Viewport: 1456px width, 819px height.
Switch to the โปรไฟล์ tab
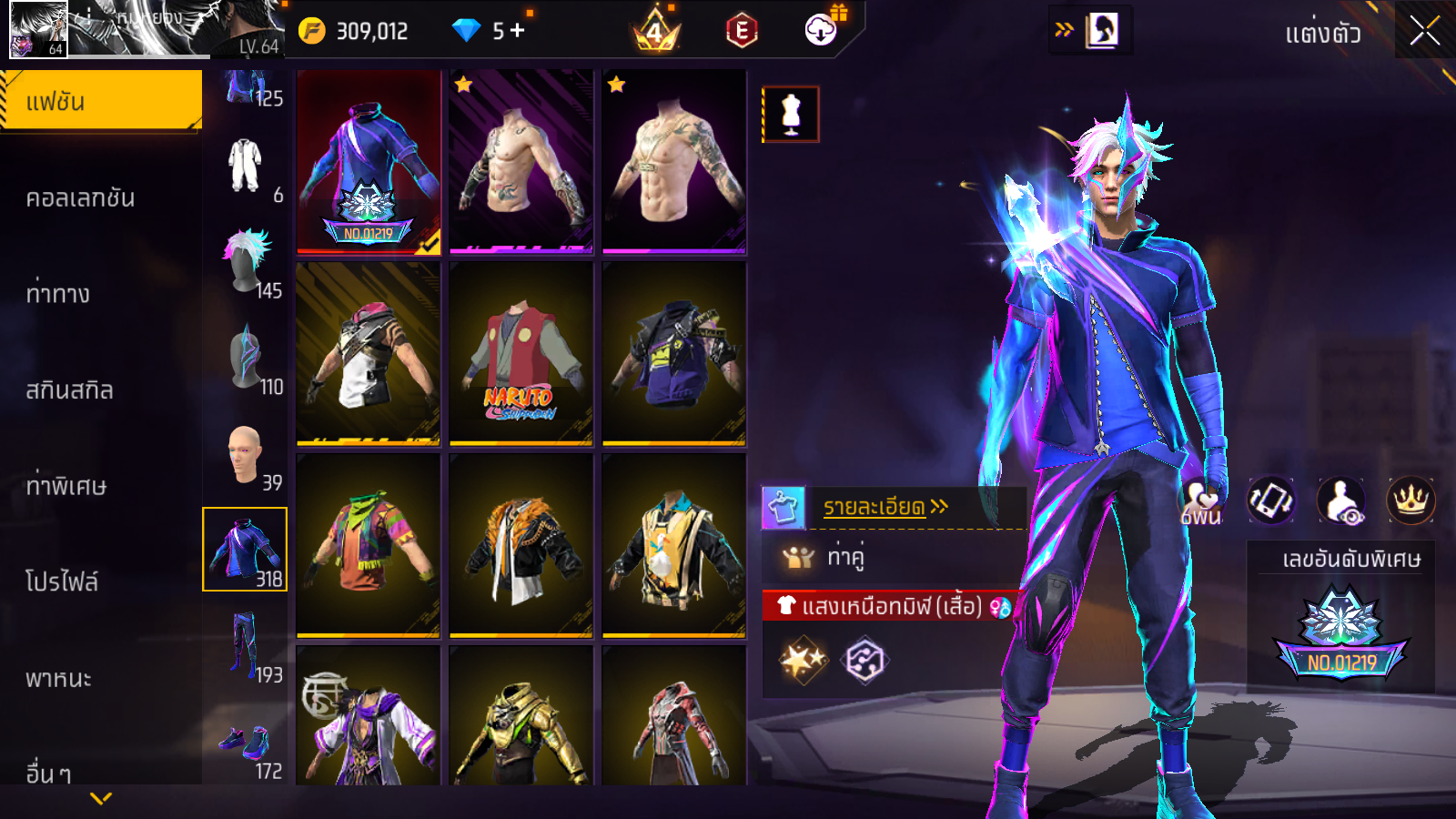62,581
